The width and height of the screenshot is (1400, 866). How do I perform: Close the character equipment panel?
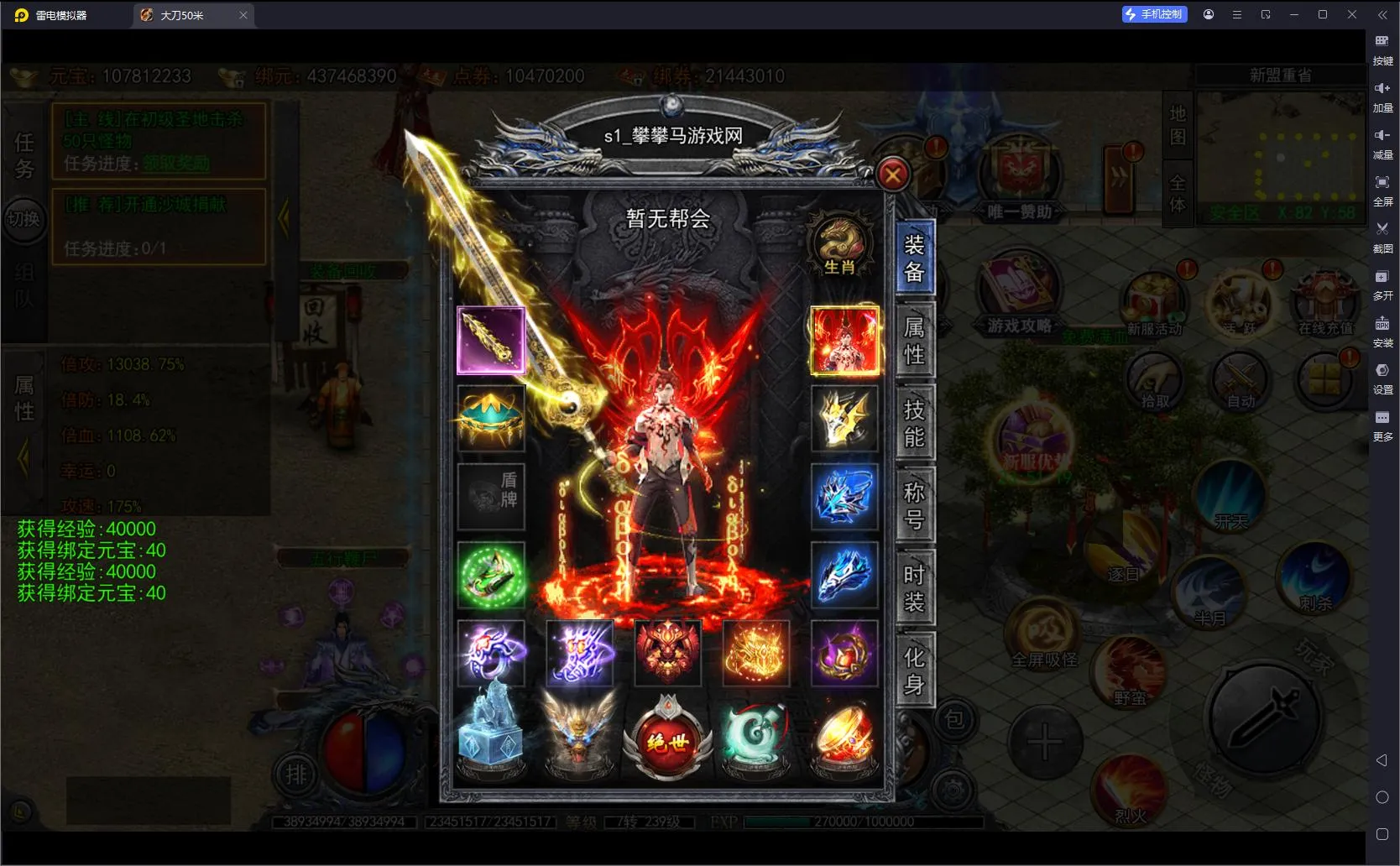tap(892, 175)
